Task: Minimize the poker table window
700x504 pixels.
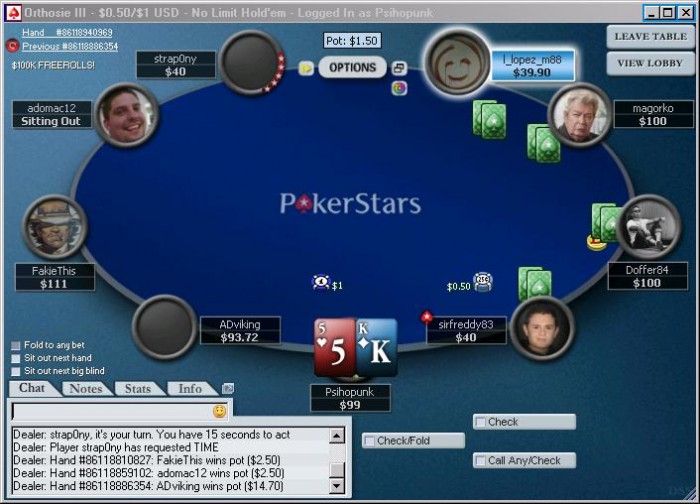Action: 651,12
